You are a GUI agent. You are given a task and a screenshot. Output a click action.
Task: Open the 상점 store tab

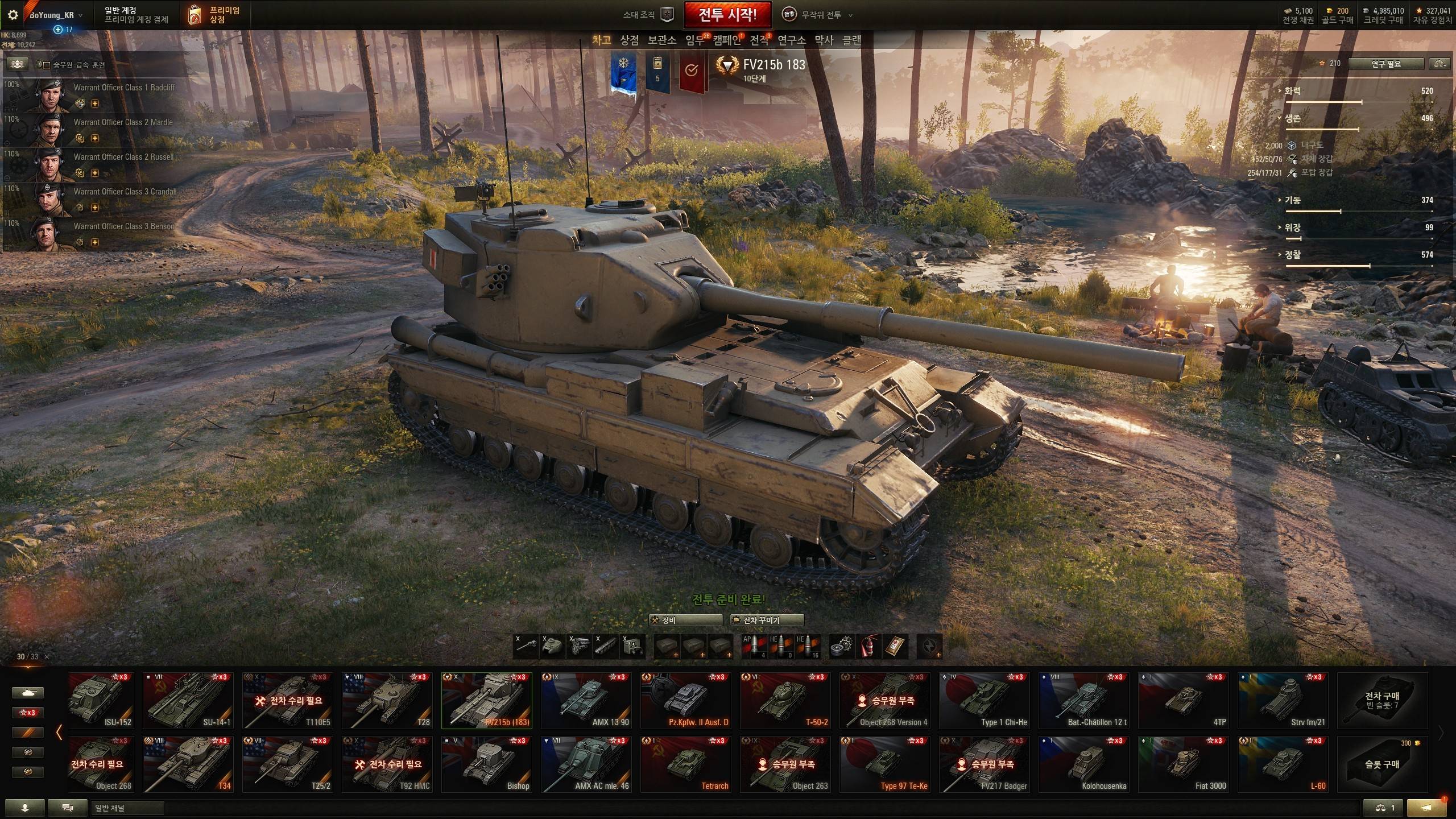coord(629,40)
